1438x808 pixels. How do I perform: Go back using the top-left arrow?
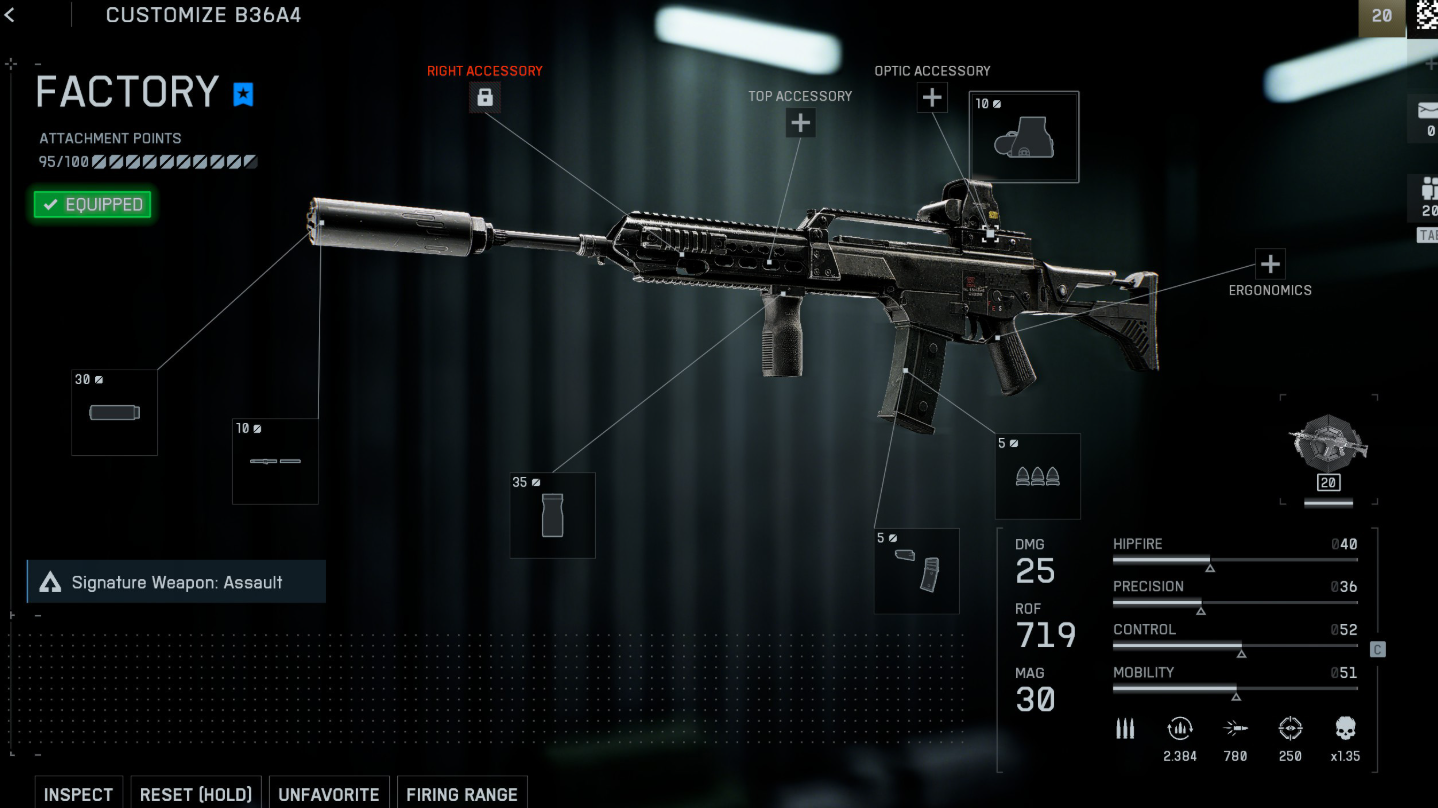coord(10,15)
